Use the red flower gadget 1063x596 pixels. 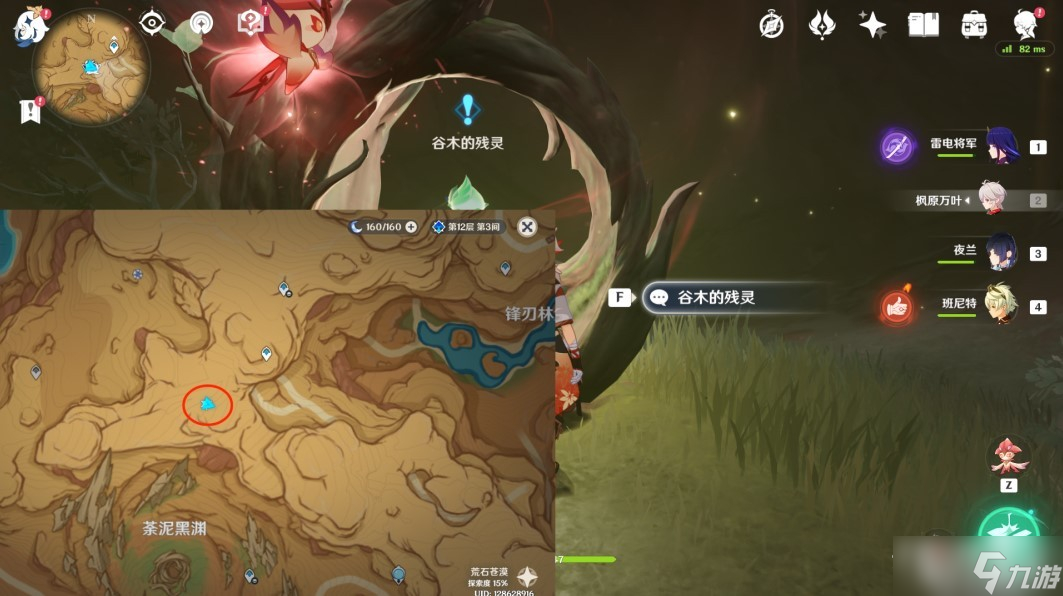pyautogui.click(x=1008, y=457)
